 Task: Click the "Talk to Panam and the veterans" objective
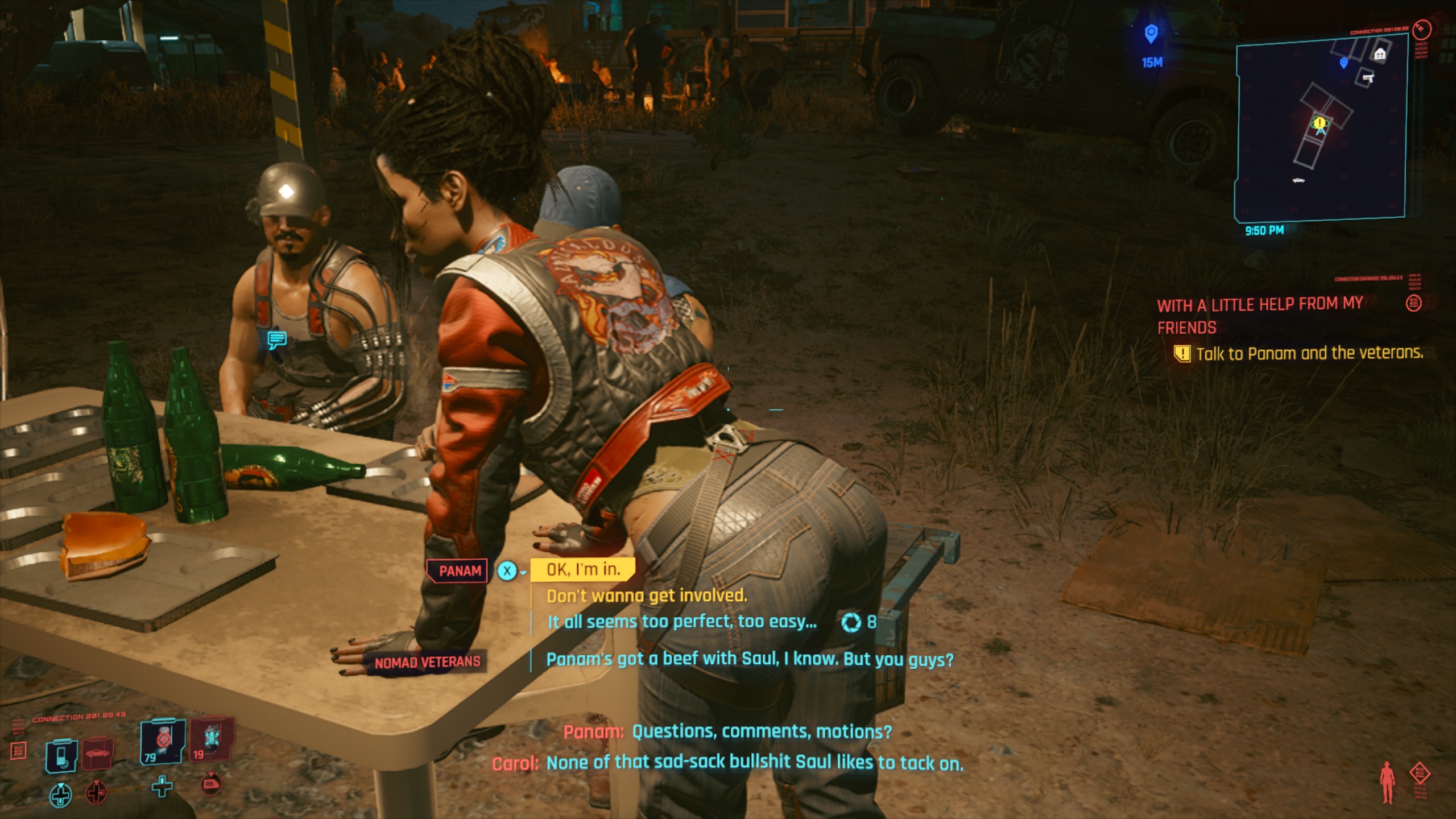point(1309,354)
